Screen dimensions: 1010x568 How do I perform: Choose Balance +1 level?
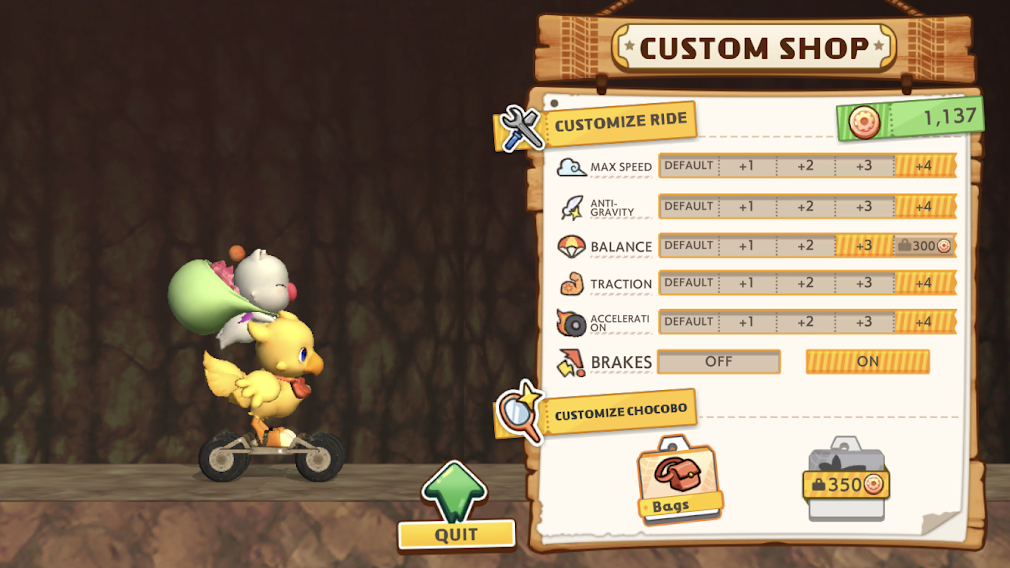pos(747,245)
